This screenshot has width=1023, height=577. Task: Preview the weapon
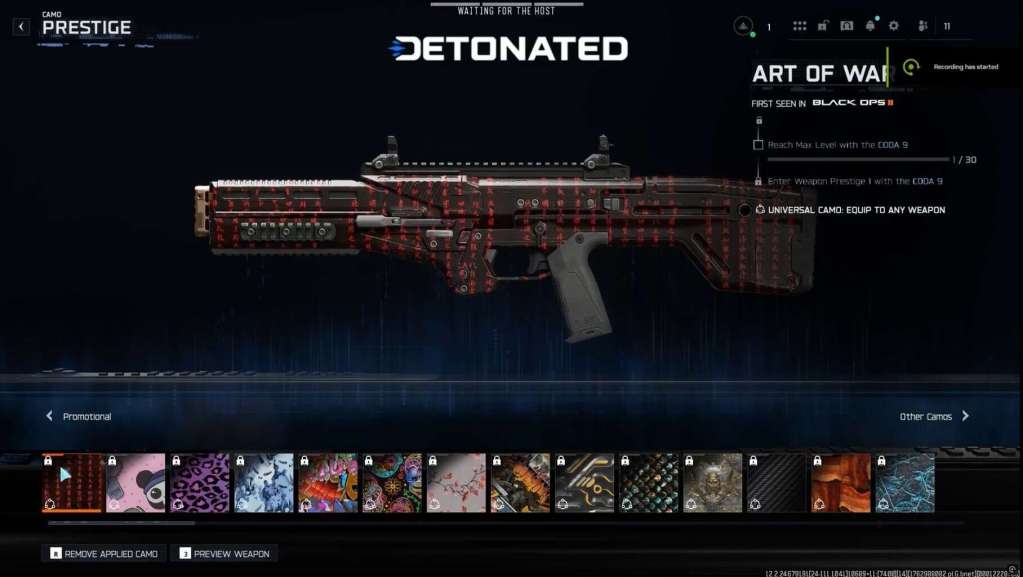224,553
